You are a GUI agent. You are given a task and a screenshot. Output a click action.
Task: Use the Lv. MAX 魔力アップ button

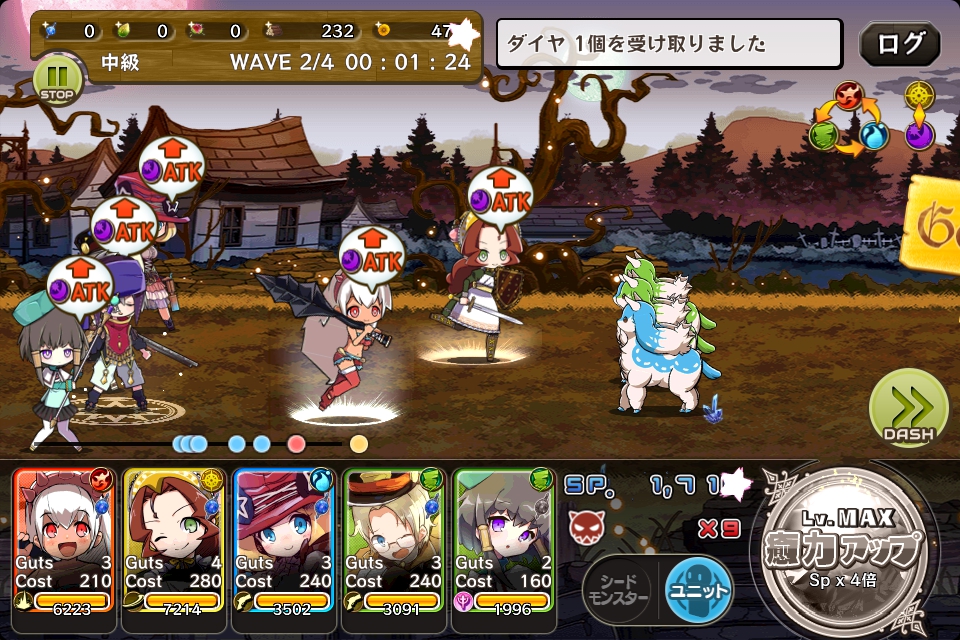coord(842,545)
